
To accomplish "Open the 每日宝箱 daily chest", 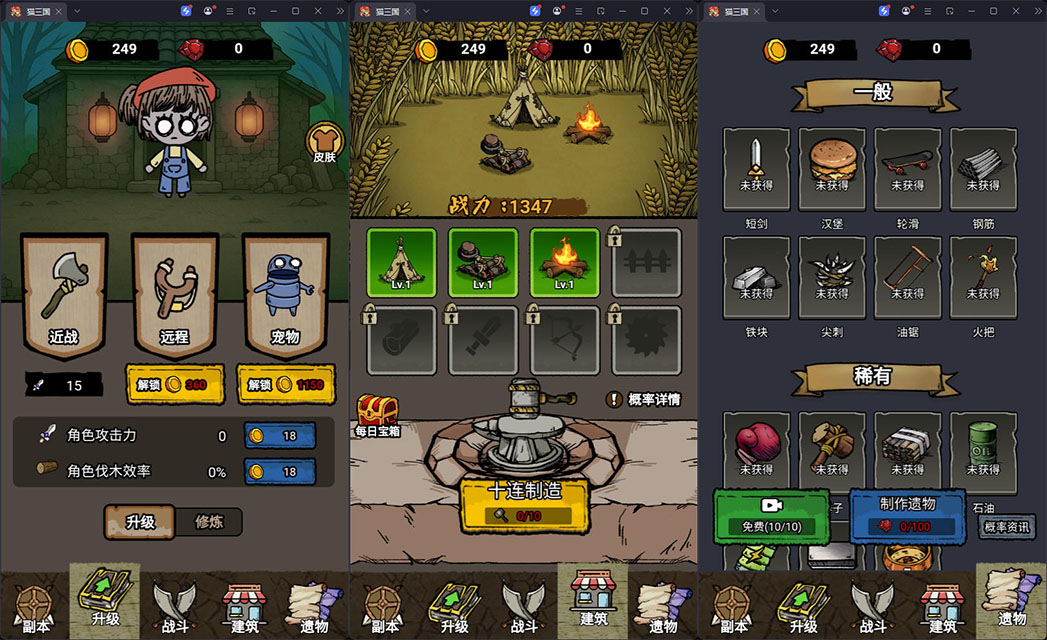I will [377, 415].
